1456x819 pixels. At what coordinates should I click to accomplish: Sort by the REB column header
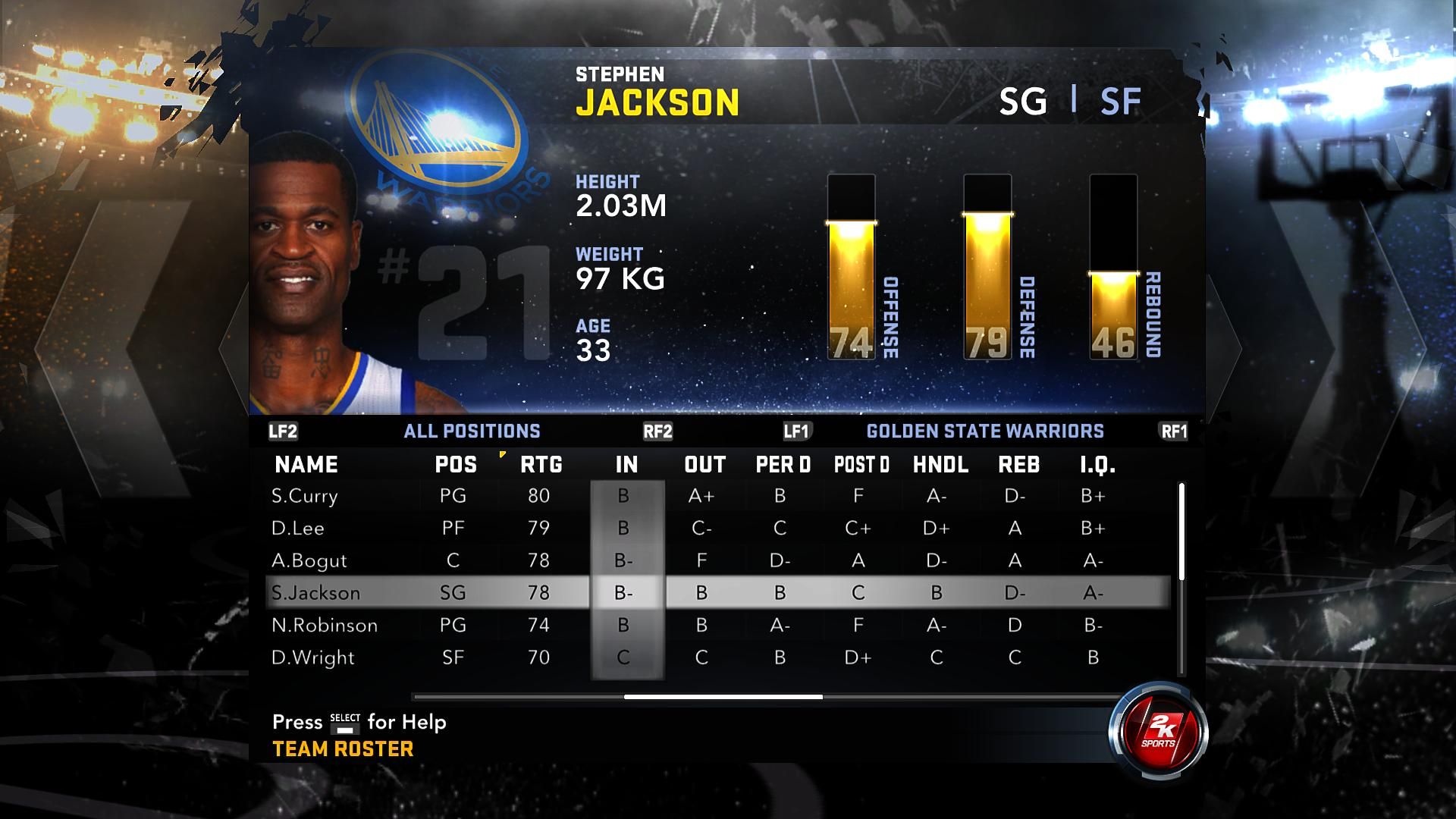point(1018,465)
